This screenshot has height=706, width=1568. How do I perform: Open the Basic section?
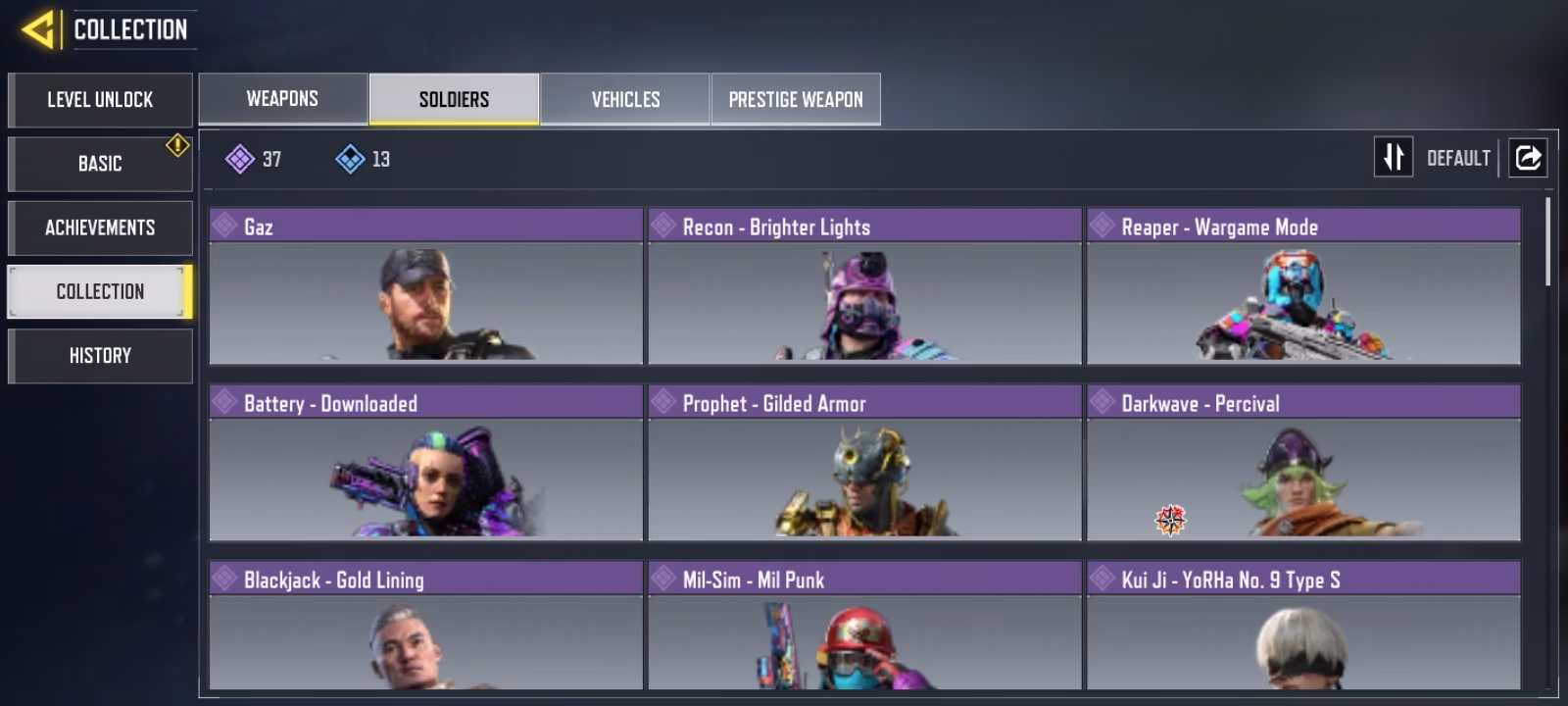click(x=100, y=164)
